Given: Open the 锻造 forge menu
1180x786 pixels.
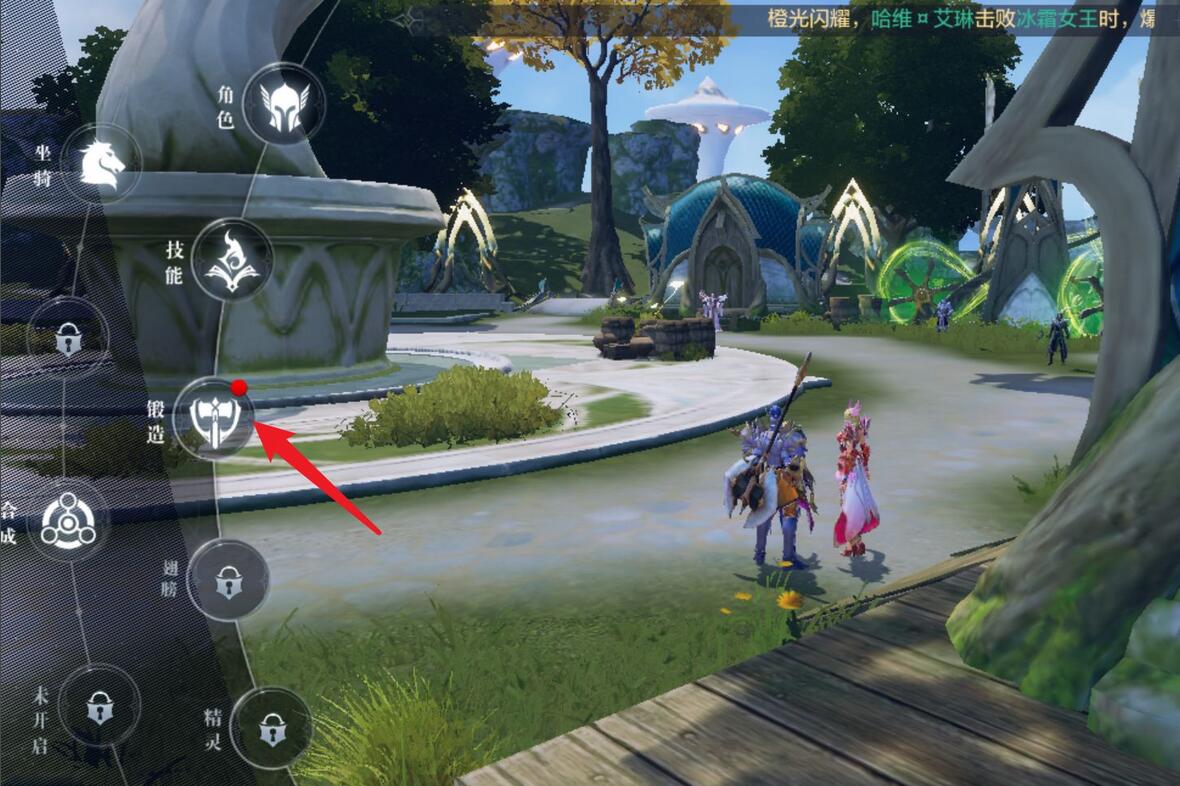Looking at the screenshot, I should [x=213, y=420].
